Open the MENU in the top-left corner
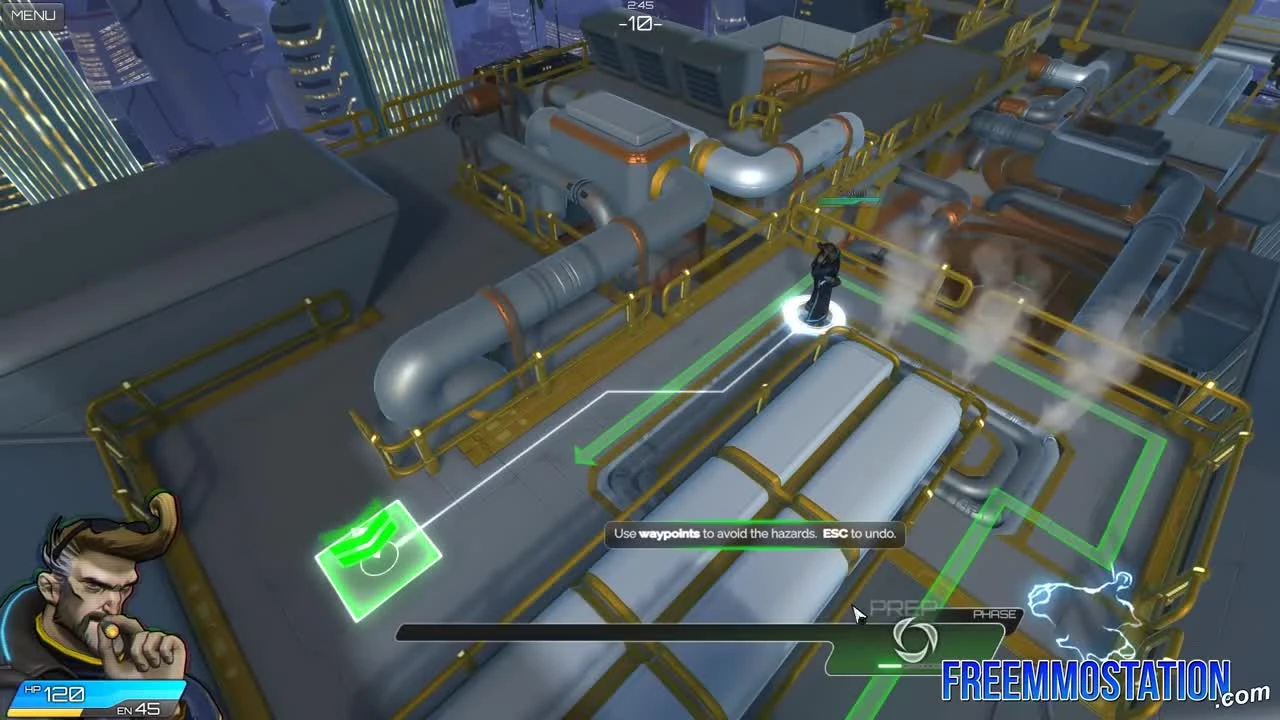Screen dimensions: 1280x720 32,14
